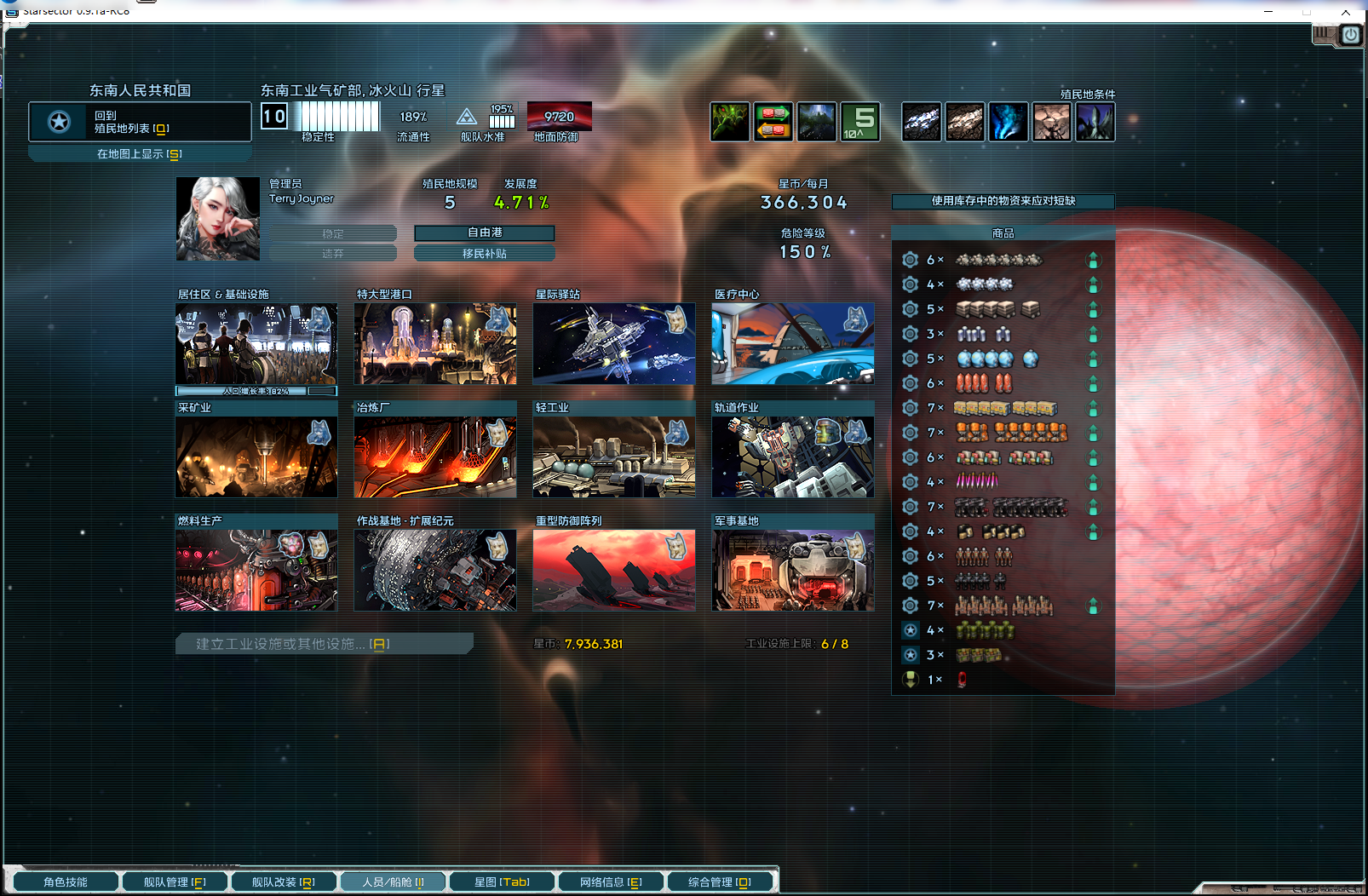This screenshot has width=1368, height=896.
Task: Click 回到殖民地列表 button
Action: tap(140, 122)
